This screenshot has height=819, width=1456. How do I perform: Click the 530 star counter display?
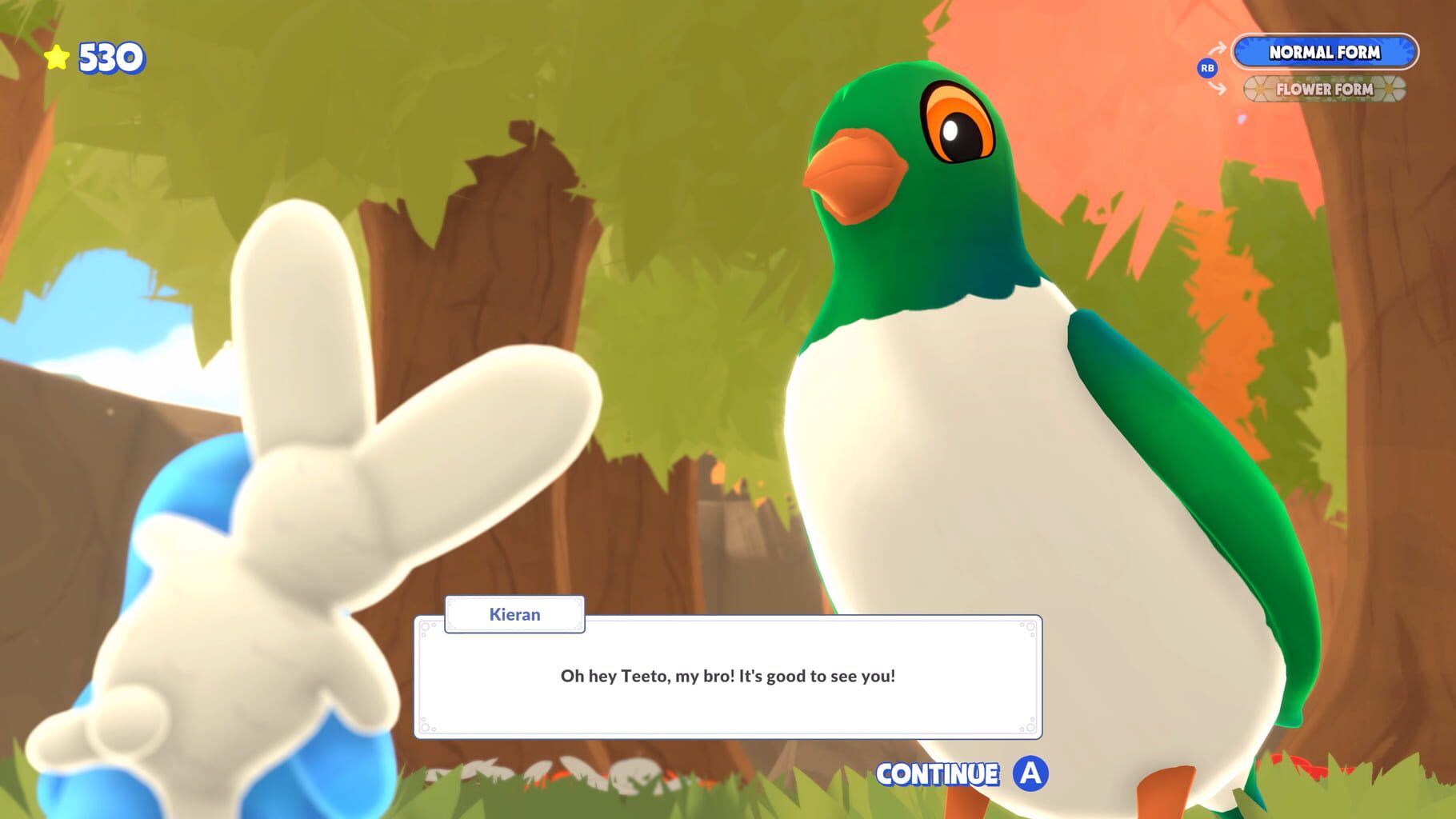tap(96, 56)
